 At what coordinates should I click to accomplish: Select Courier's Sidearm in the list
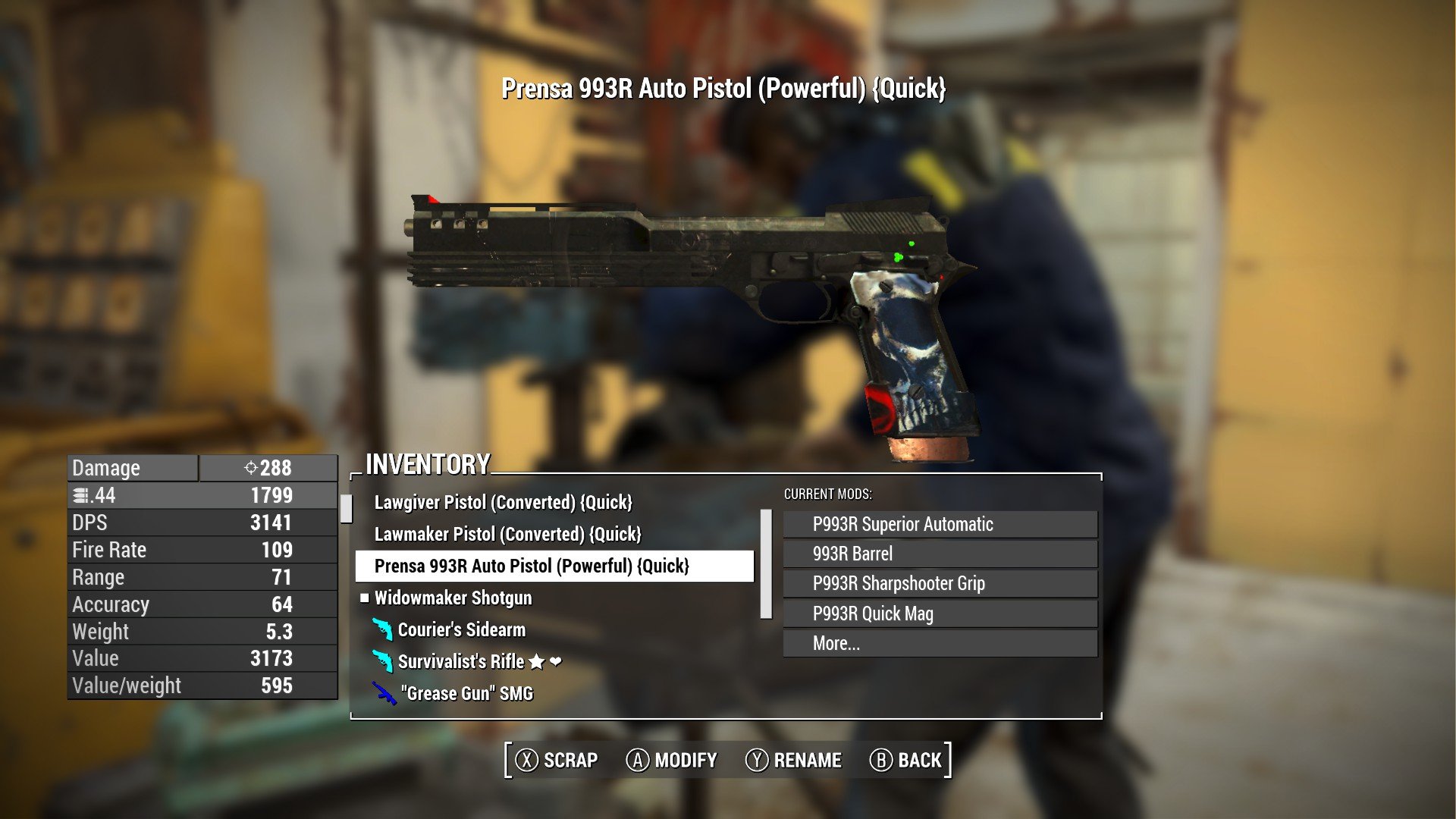461,629
